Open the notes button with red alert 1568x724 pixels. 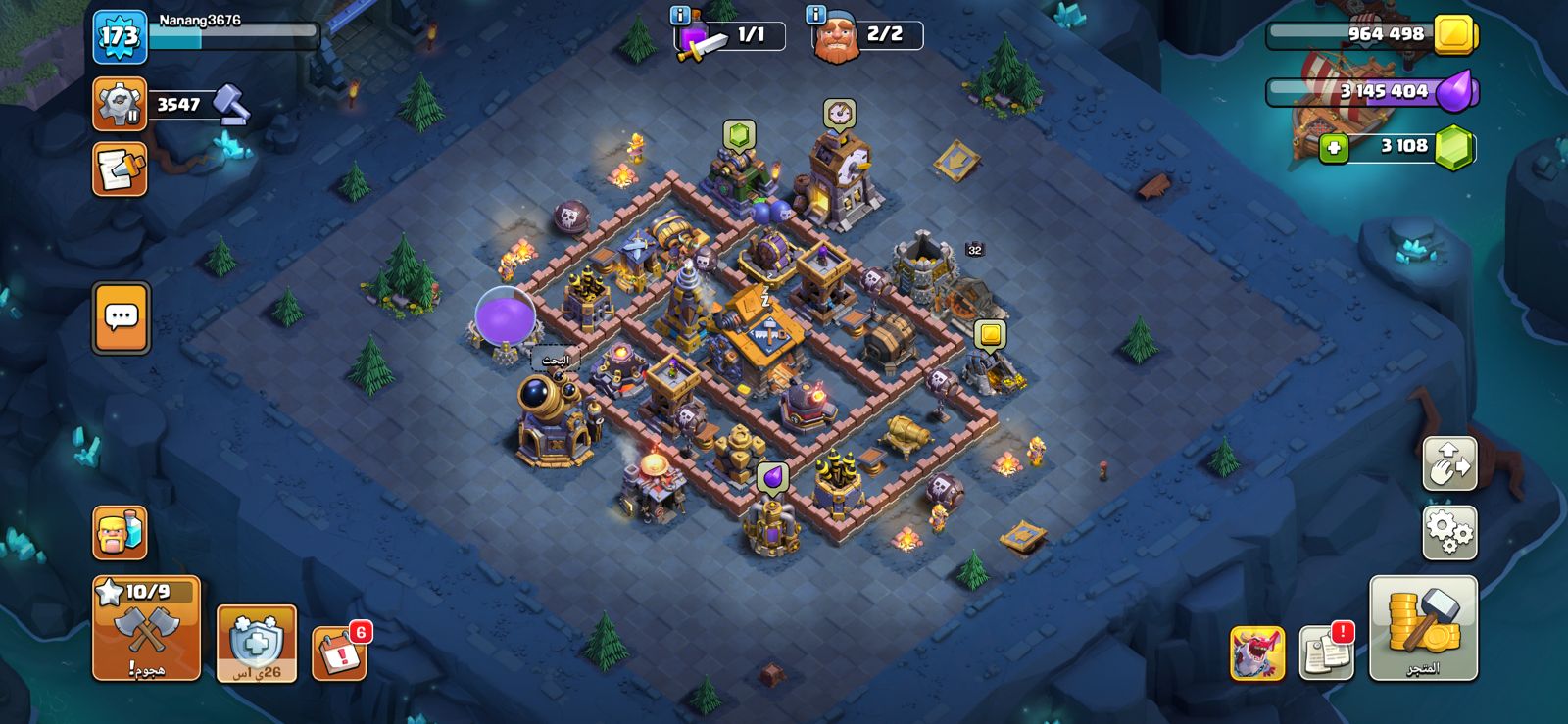1326,652
